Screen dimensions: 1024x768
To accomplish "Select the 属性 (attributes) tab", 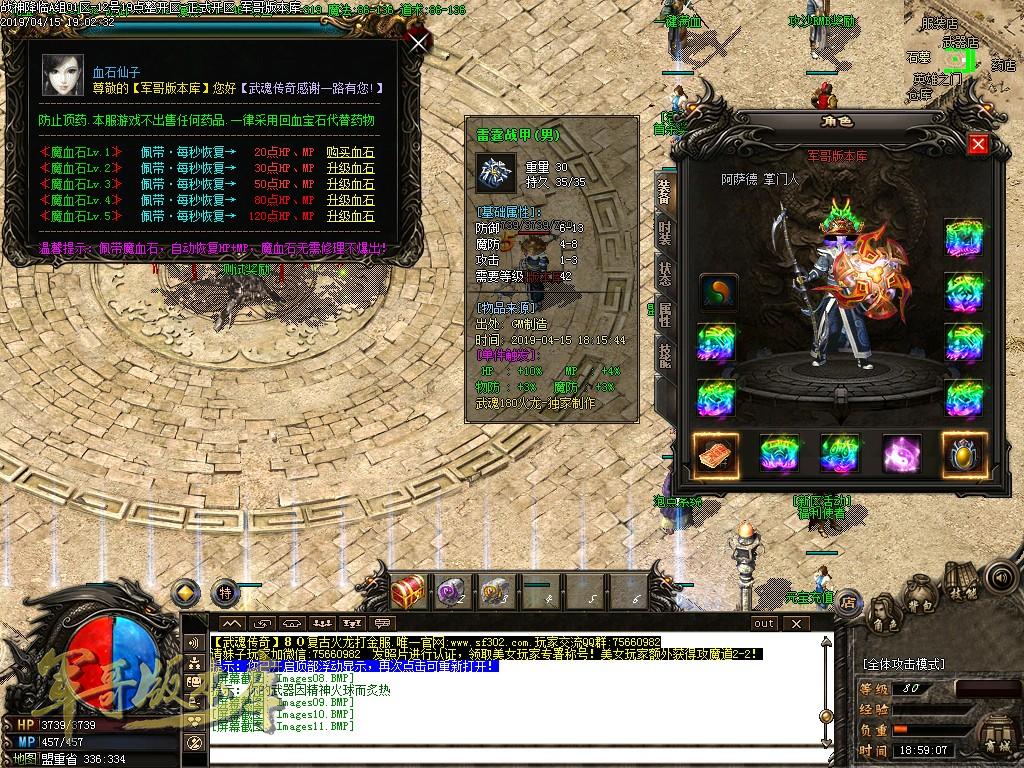I will click(x=664, y=314).
